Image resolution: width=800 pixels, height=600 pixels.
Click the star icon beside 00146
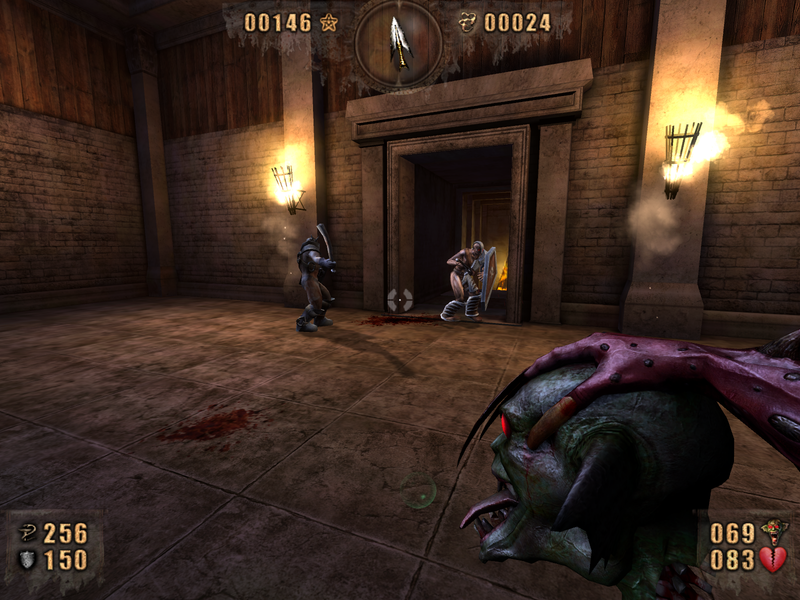(329, 22)
